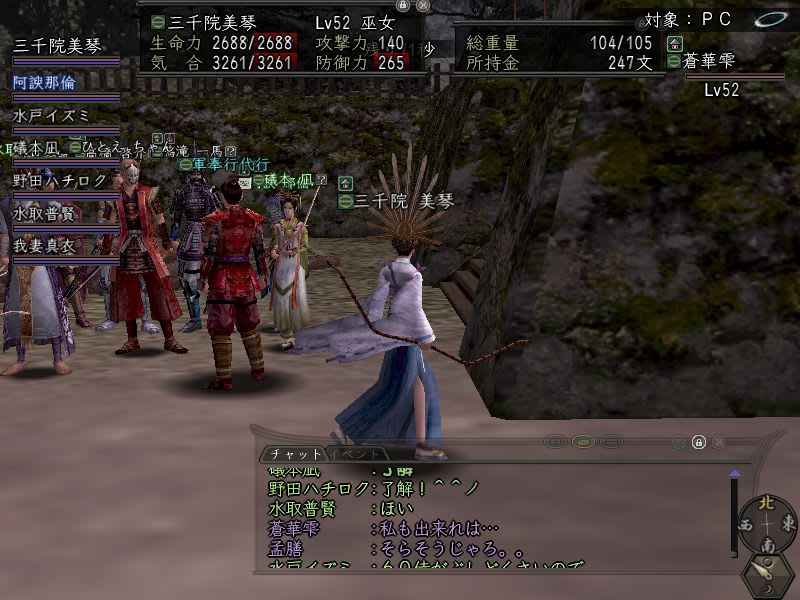This screenshot has width=800, height=600.
Task: Toggle the status panel lock icon
Action: [402, 5]
